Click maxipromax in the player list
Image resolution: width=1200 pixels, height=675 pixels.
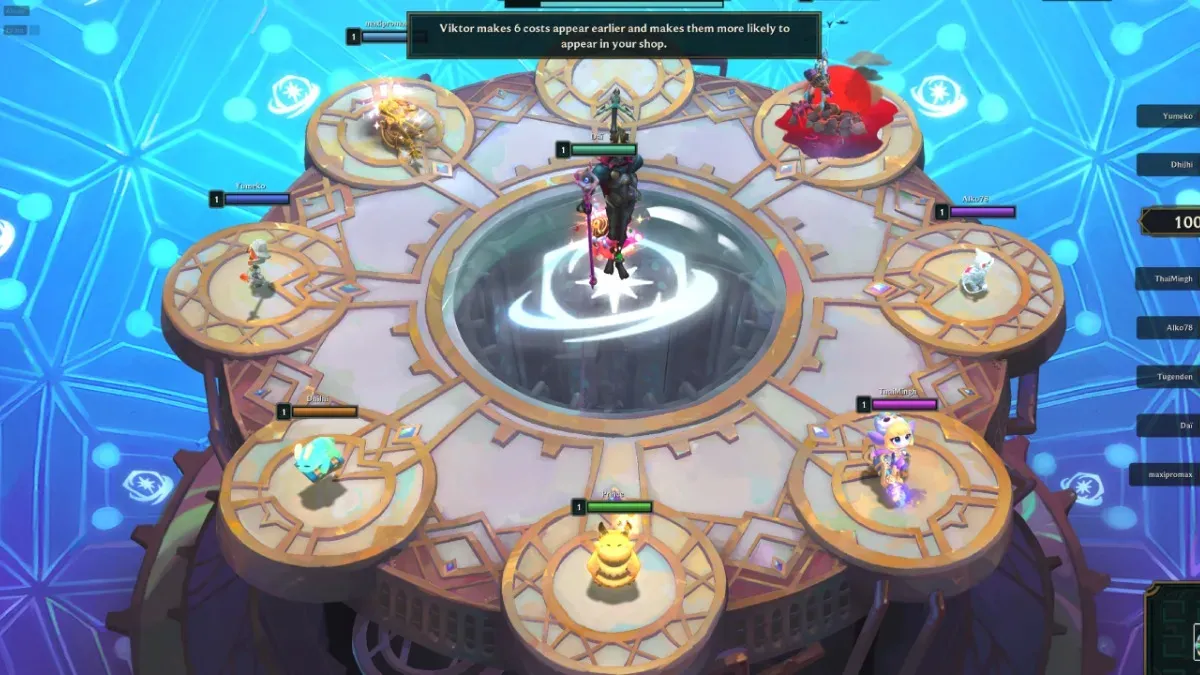[1166, 473]
